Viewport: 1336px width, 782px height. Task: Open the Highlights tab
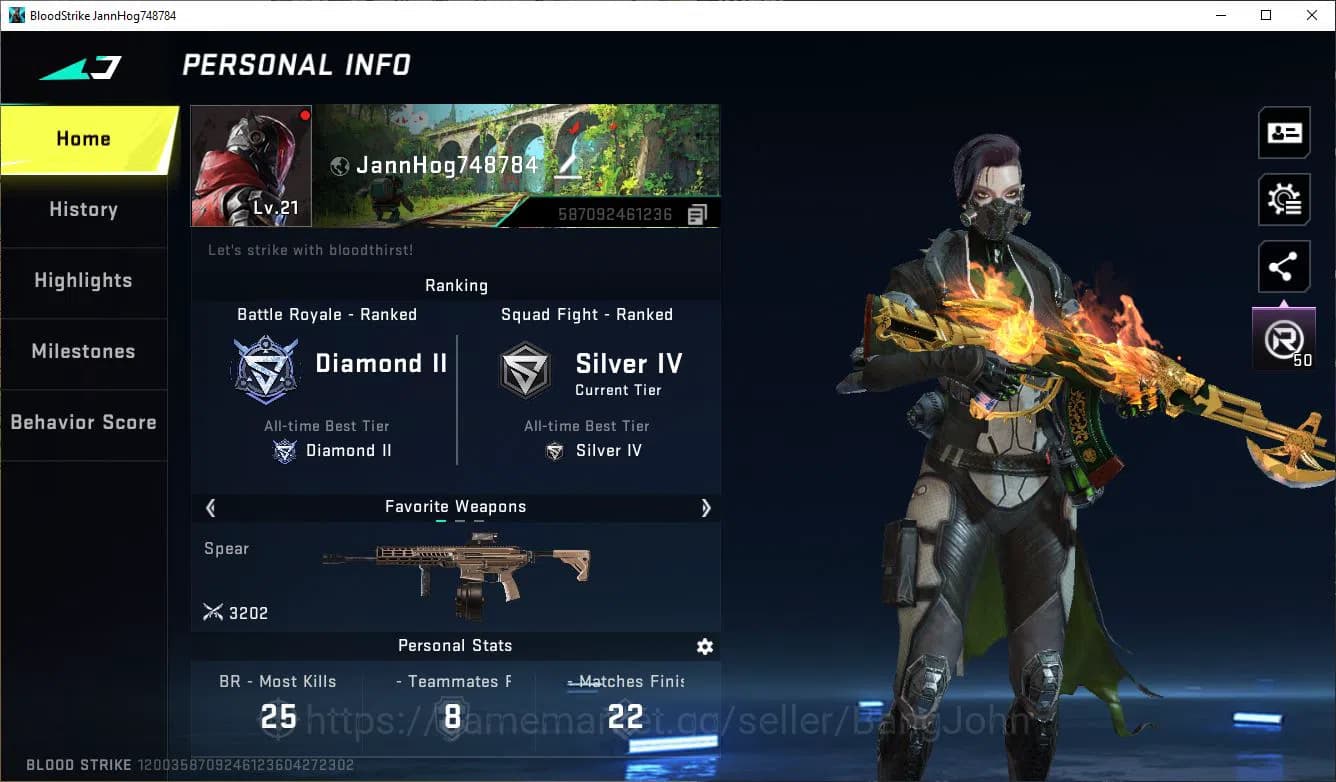point(83,281)
